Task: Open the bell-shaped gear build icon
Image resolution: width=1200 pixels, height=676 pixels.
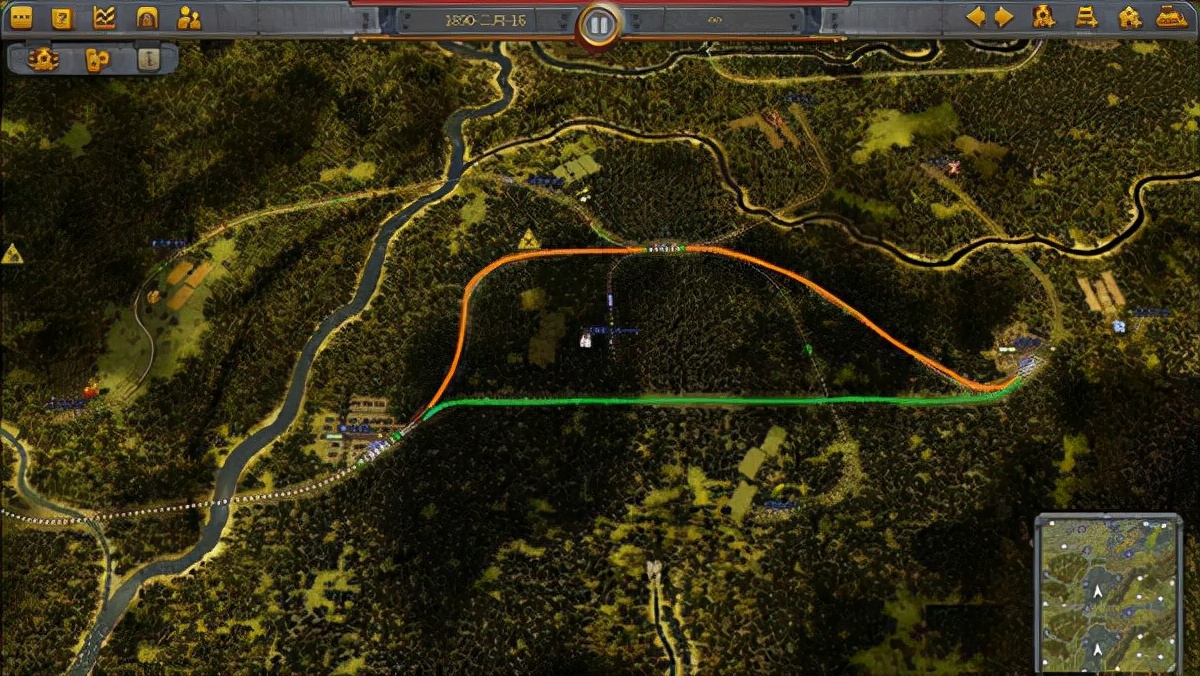Action: point(1044,17)
